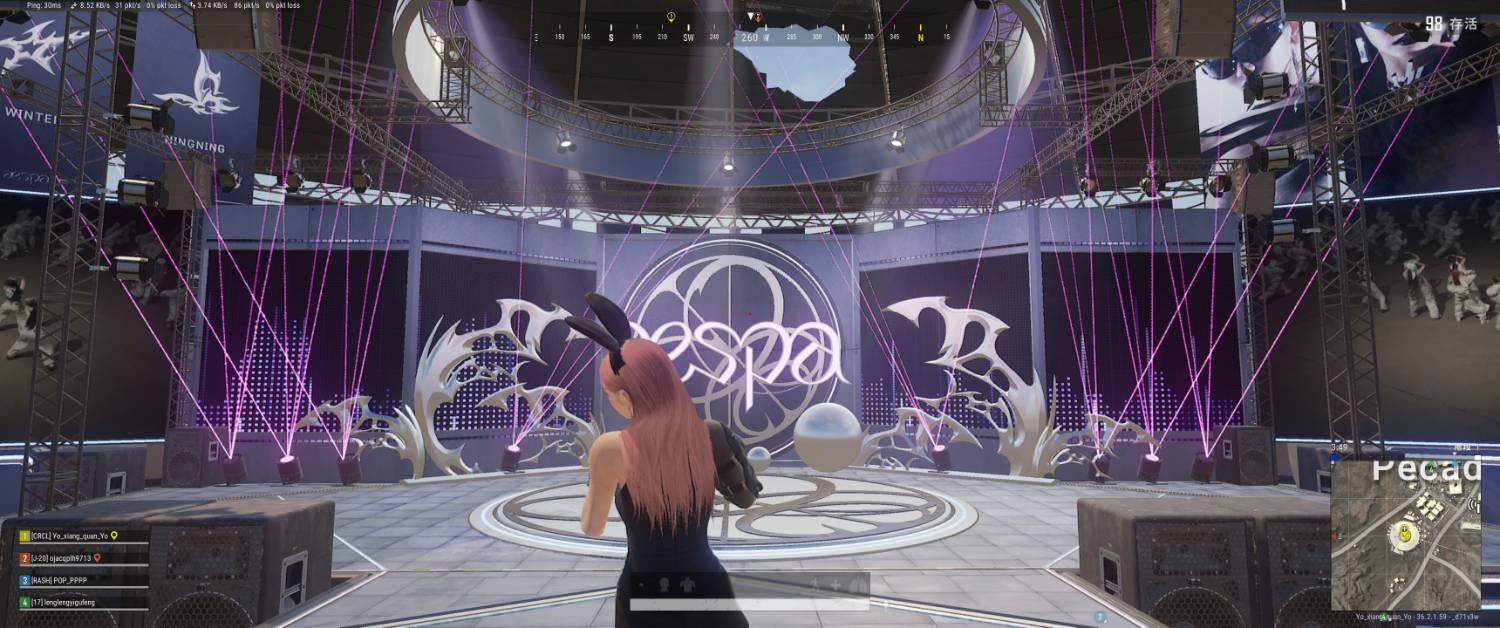
Task: Click the red marker on the compass
Action: point(757,17)
